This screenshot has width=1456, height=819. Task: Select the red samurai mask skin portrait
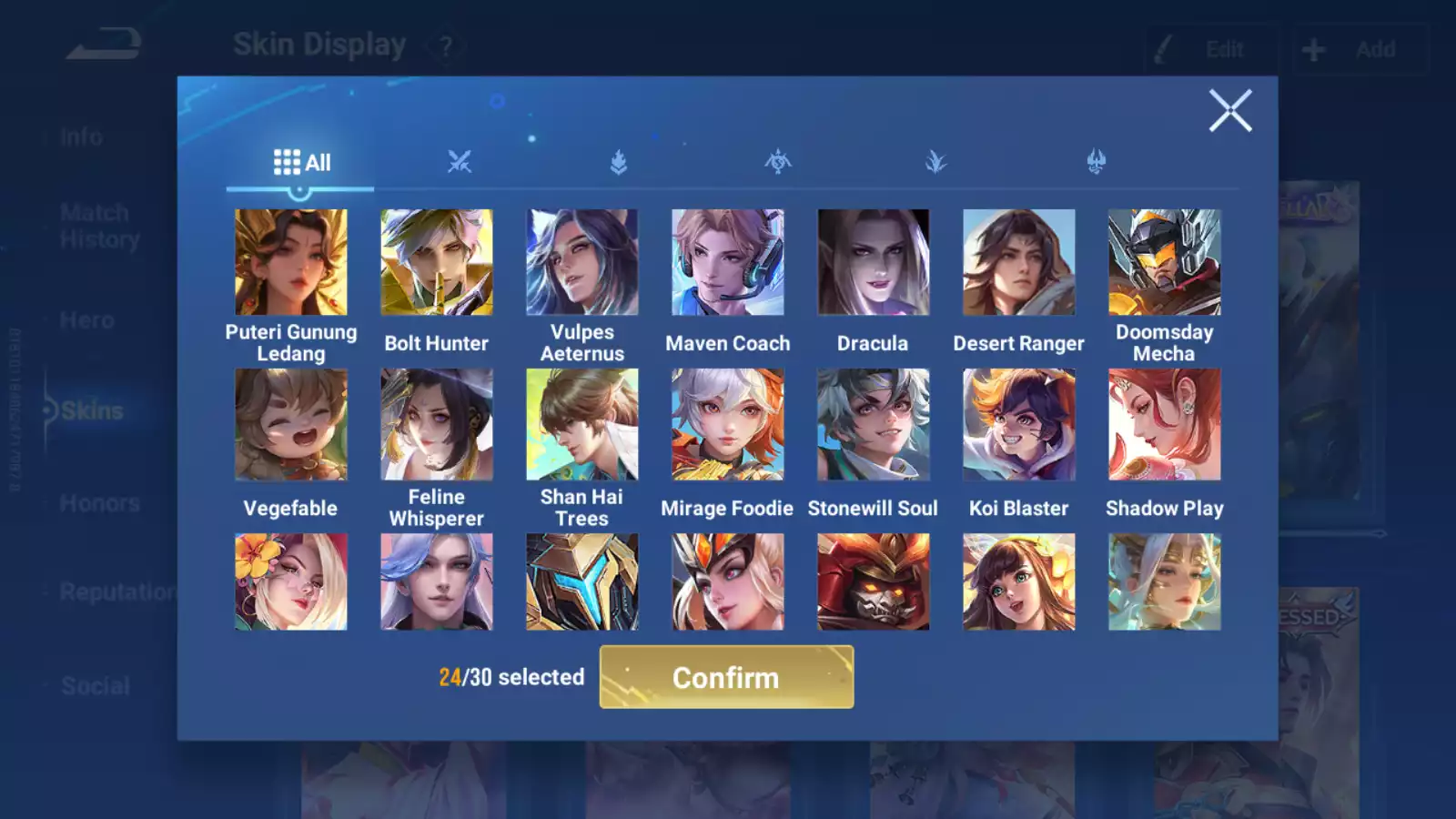click(x=874, y=581)
